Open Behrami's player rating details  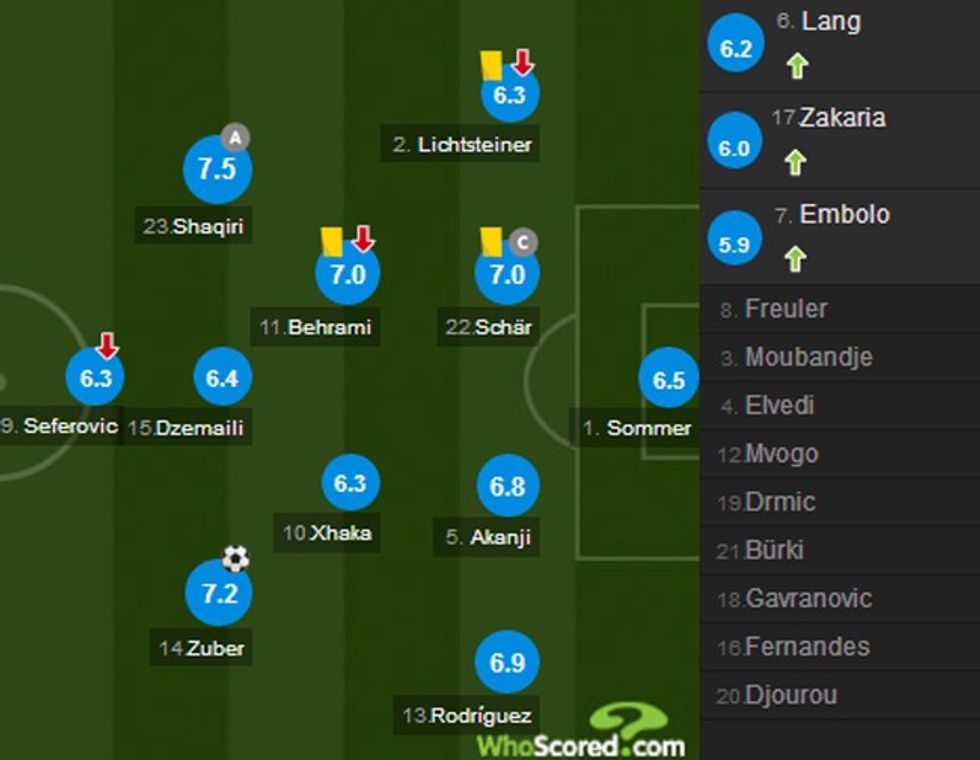347,273
